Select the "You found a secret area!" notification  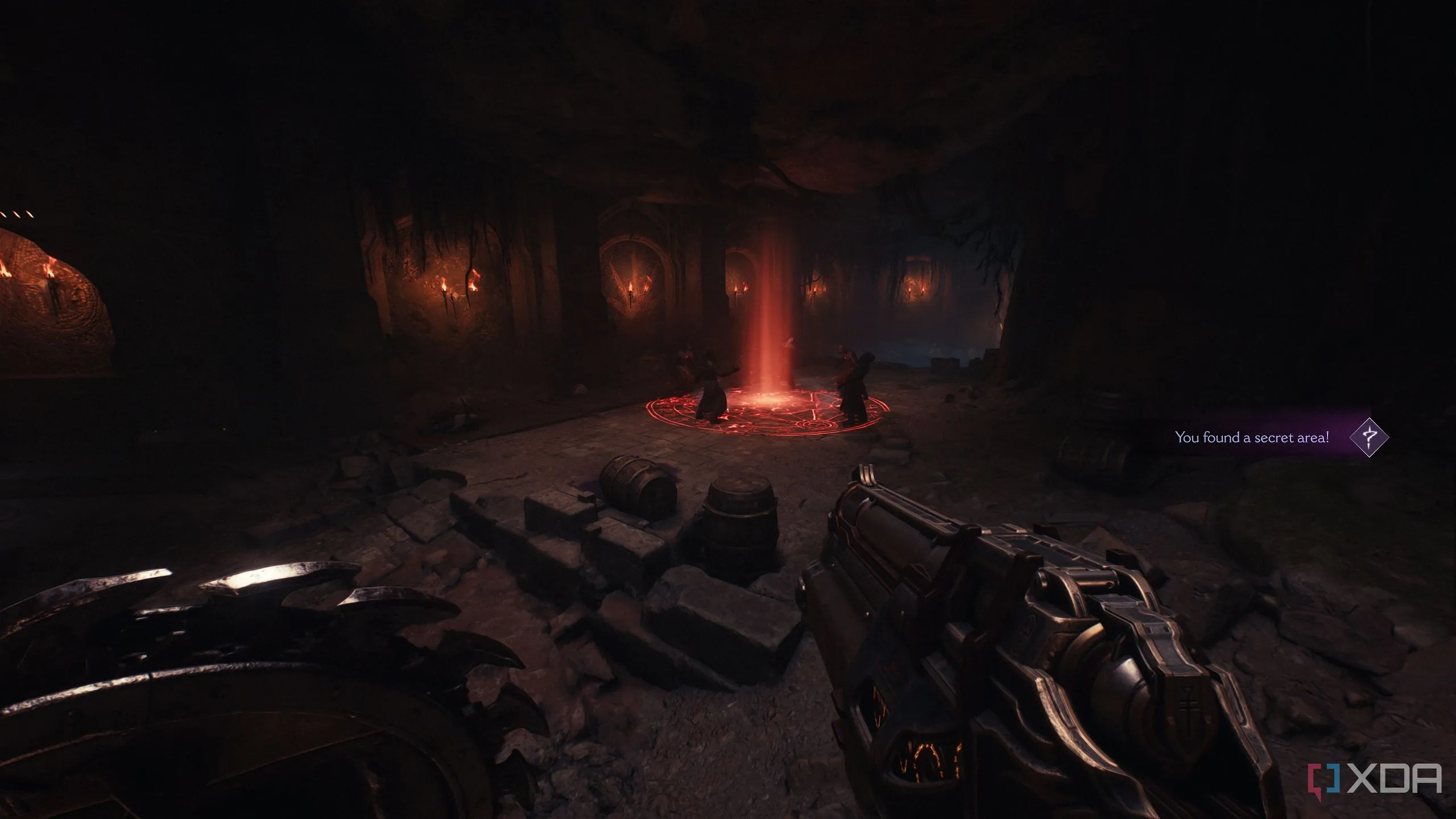[1252, 437]
